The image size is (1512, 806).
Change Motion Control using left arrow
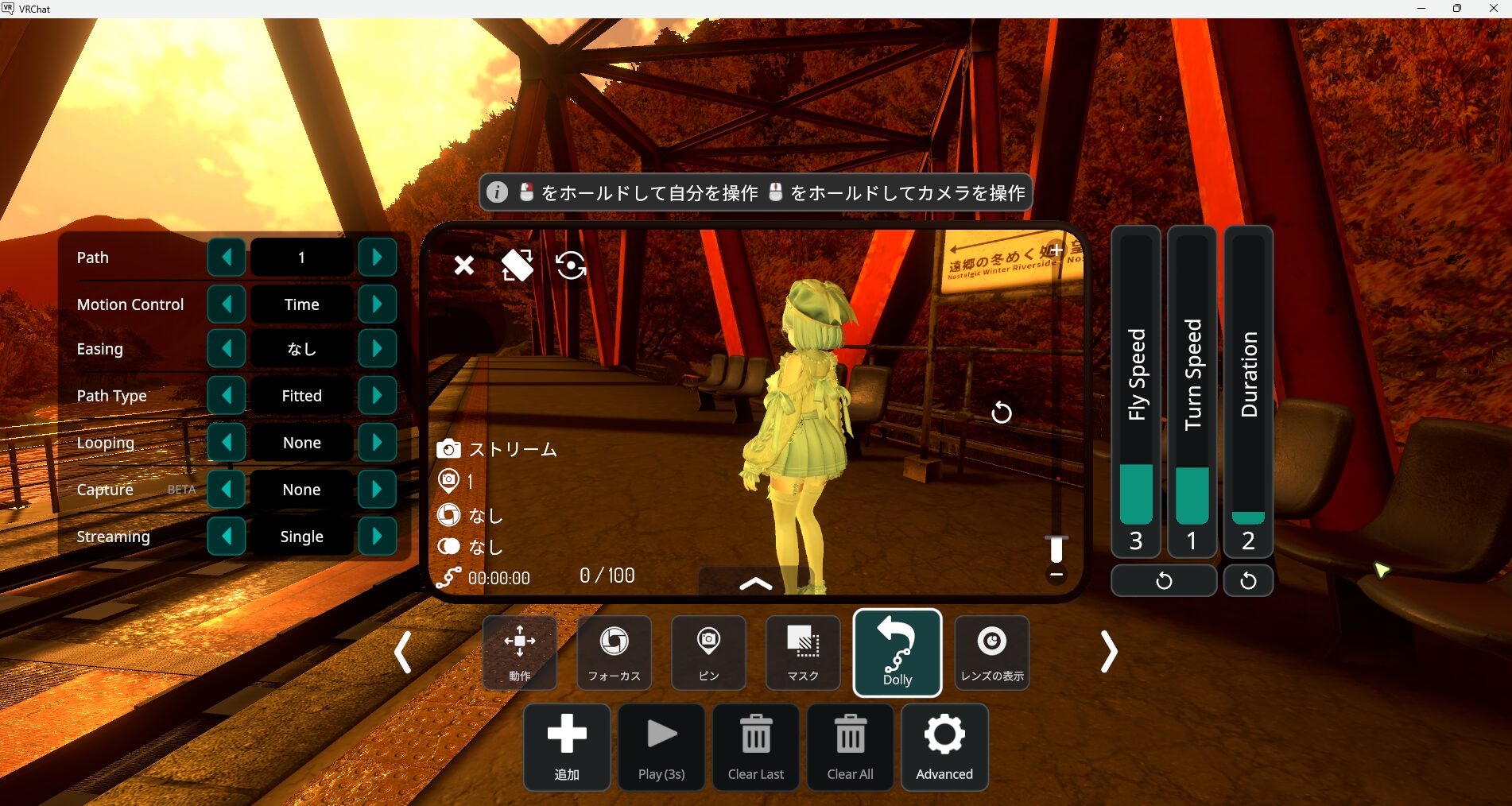pos(227,304)
